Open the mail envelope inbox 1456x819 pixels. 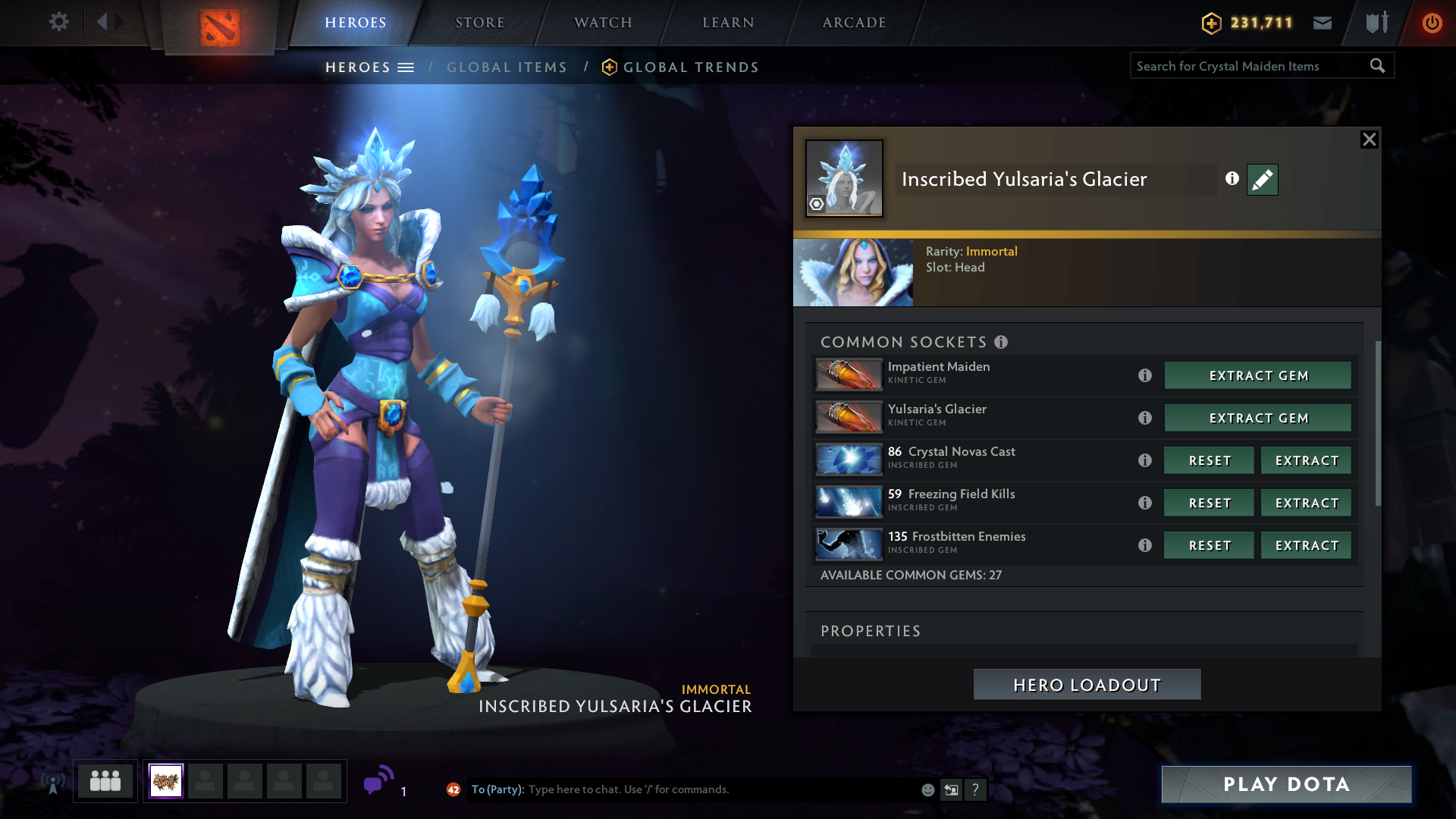tap(1323, 23)
